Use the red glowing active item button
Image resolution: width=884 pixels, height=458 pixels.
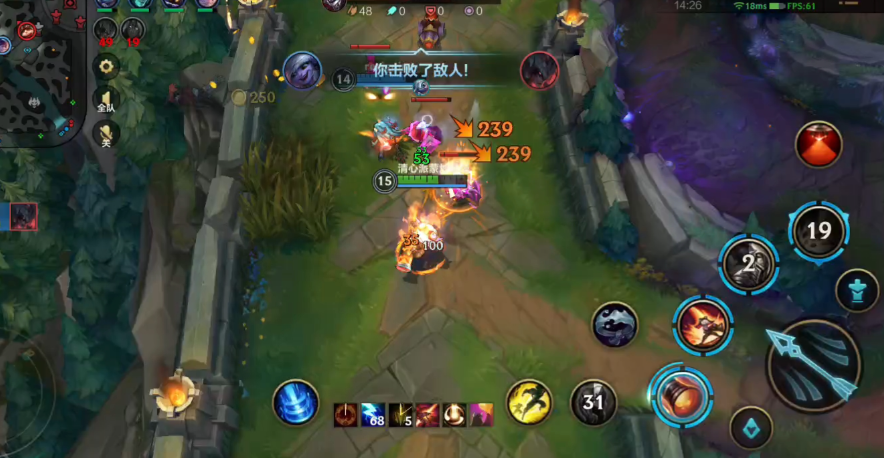[x=818, y=144]
